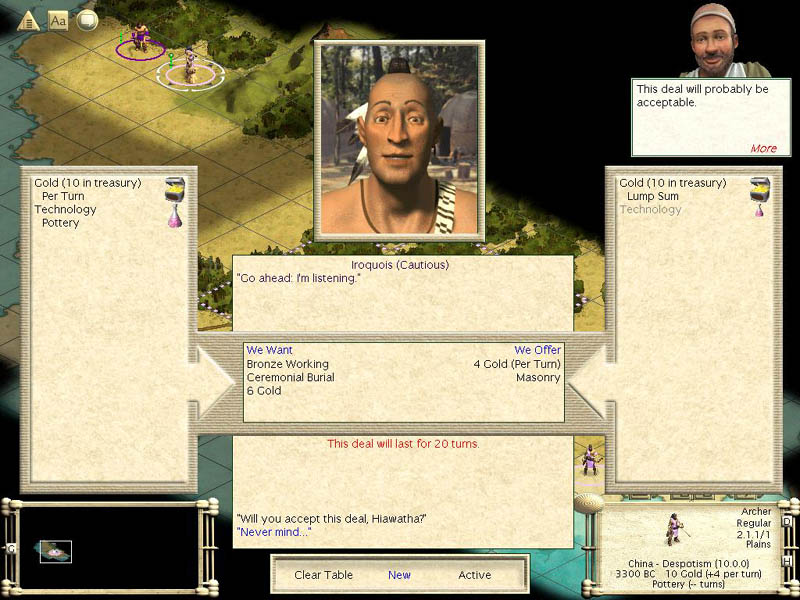Open the Civilopedia "Aa" icon
Image resolution: width=800 pixels, height=600 pixels.
(58, 20)
